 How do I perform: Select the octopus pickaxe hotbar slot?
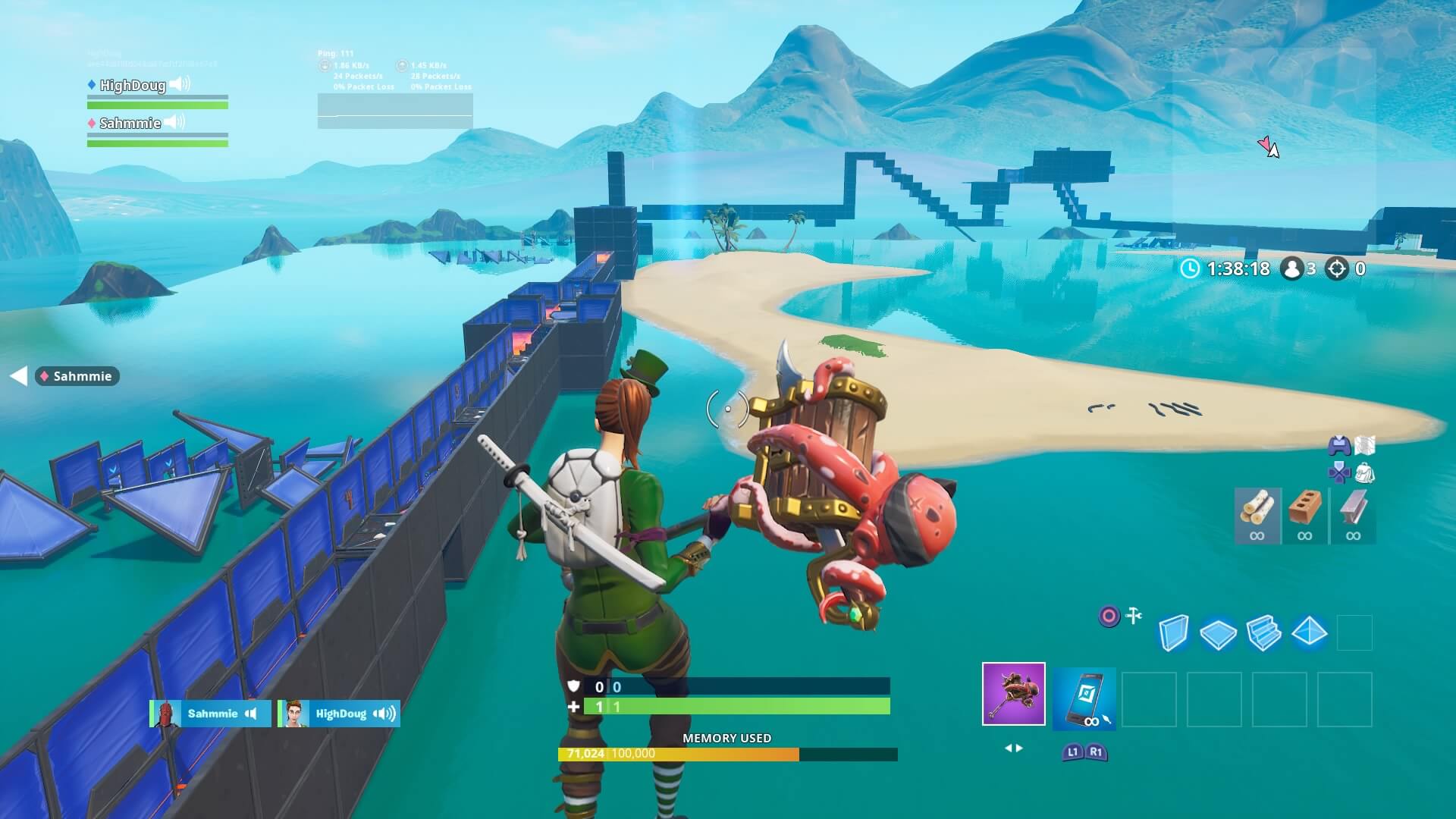coord(1013,694)
